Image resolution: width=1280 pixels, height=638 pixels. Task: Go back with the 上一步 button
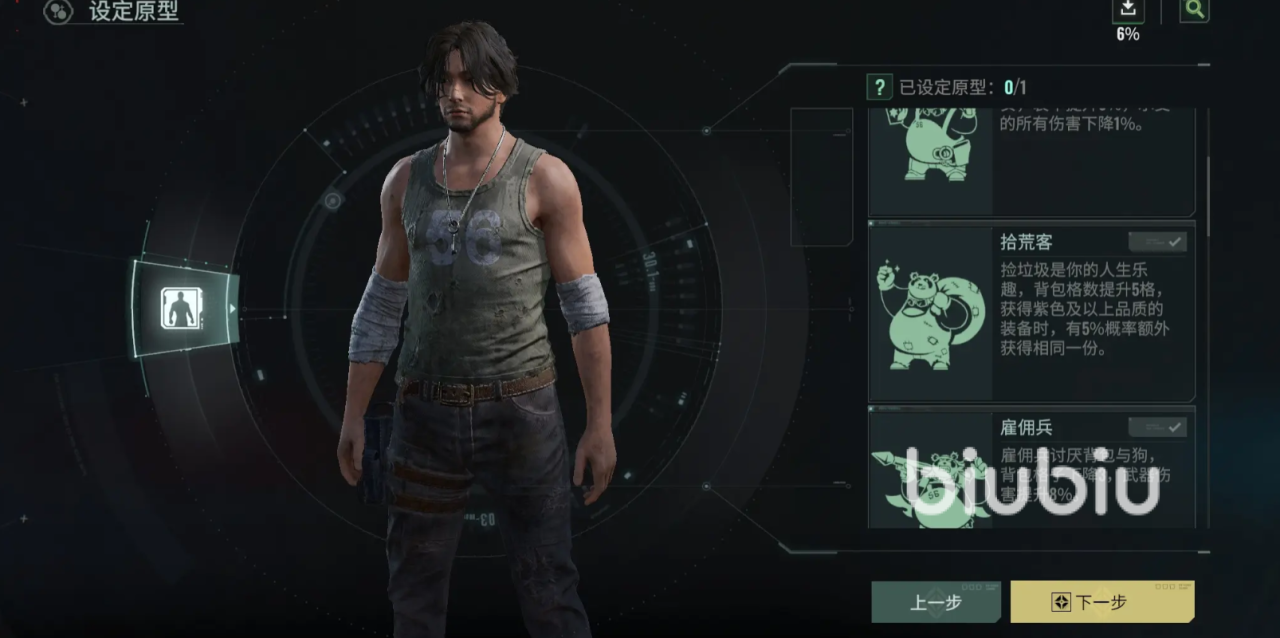(x=935, y=602)
